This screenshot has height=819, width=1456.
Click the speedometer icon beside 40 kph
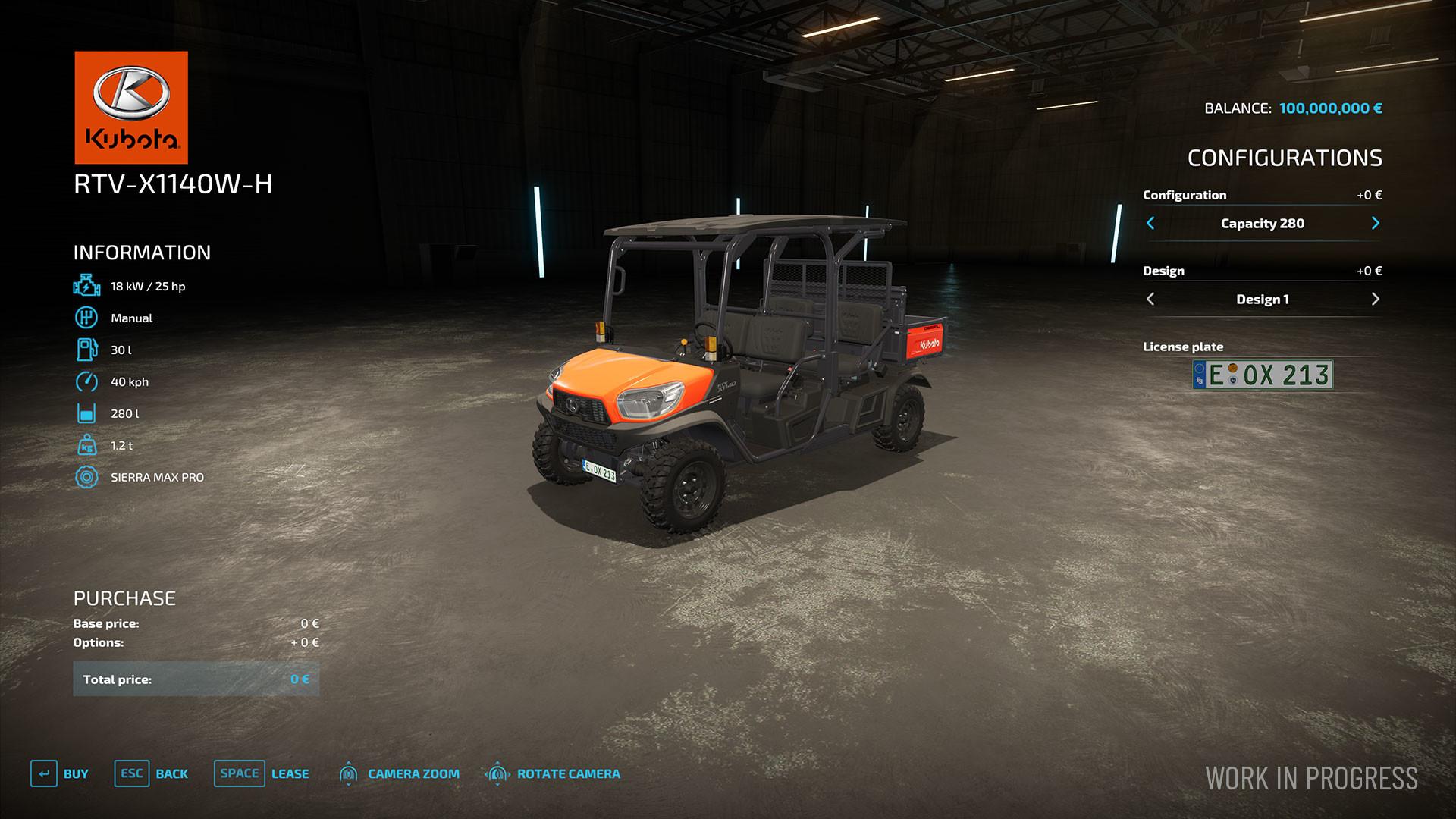coord(86,381)
